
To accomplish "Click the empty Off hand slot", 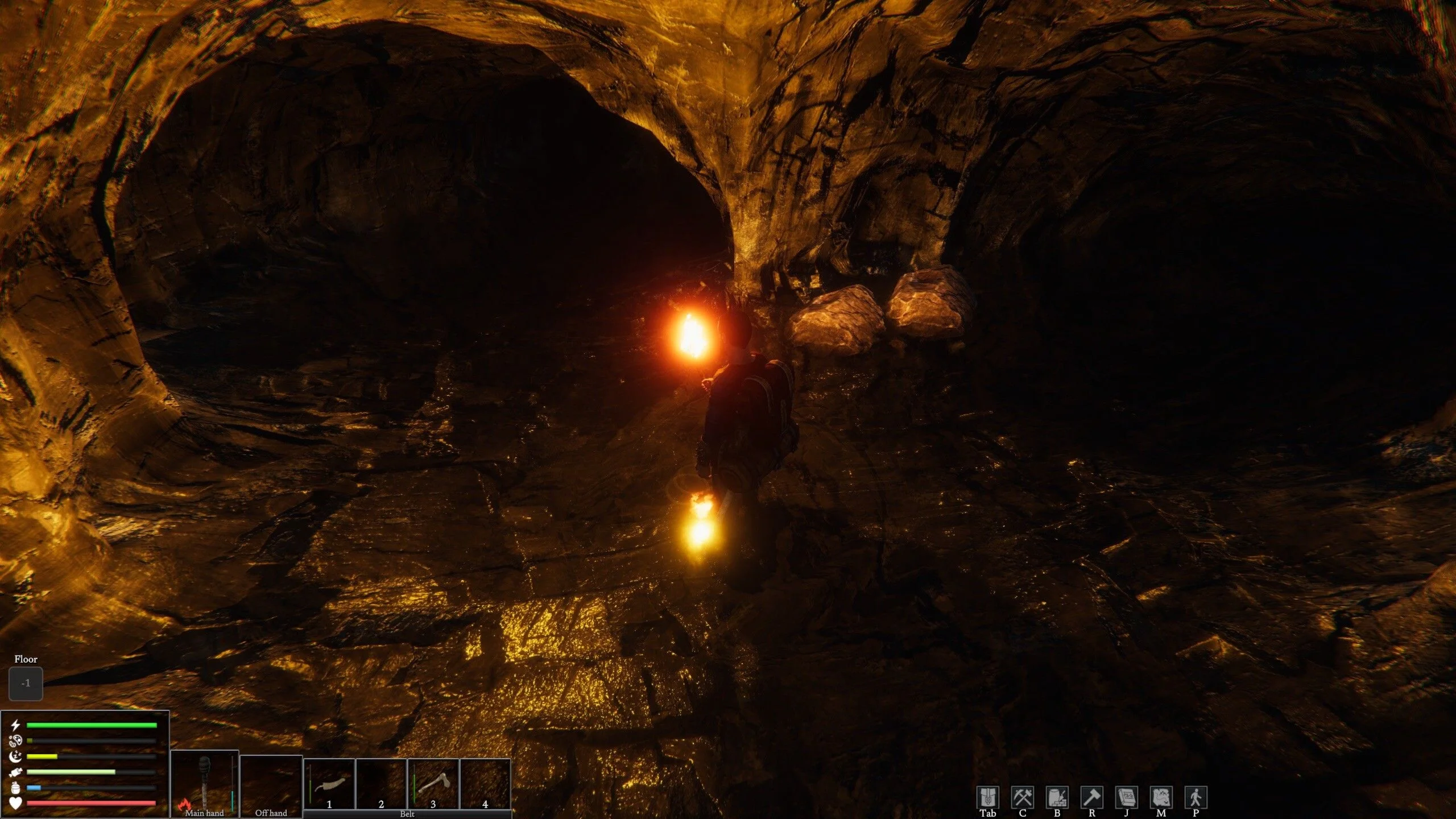I will pyautogui.click(x=271, y=785).
